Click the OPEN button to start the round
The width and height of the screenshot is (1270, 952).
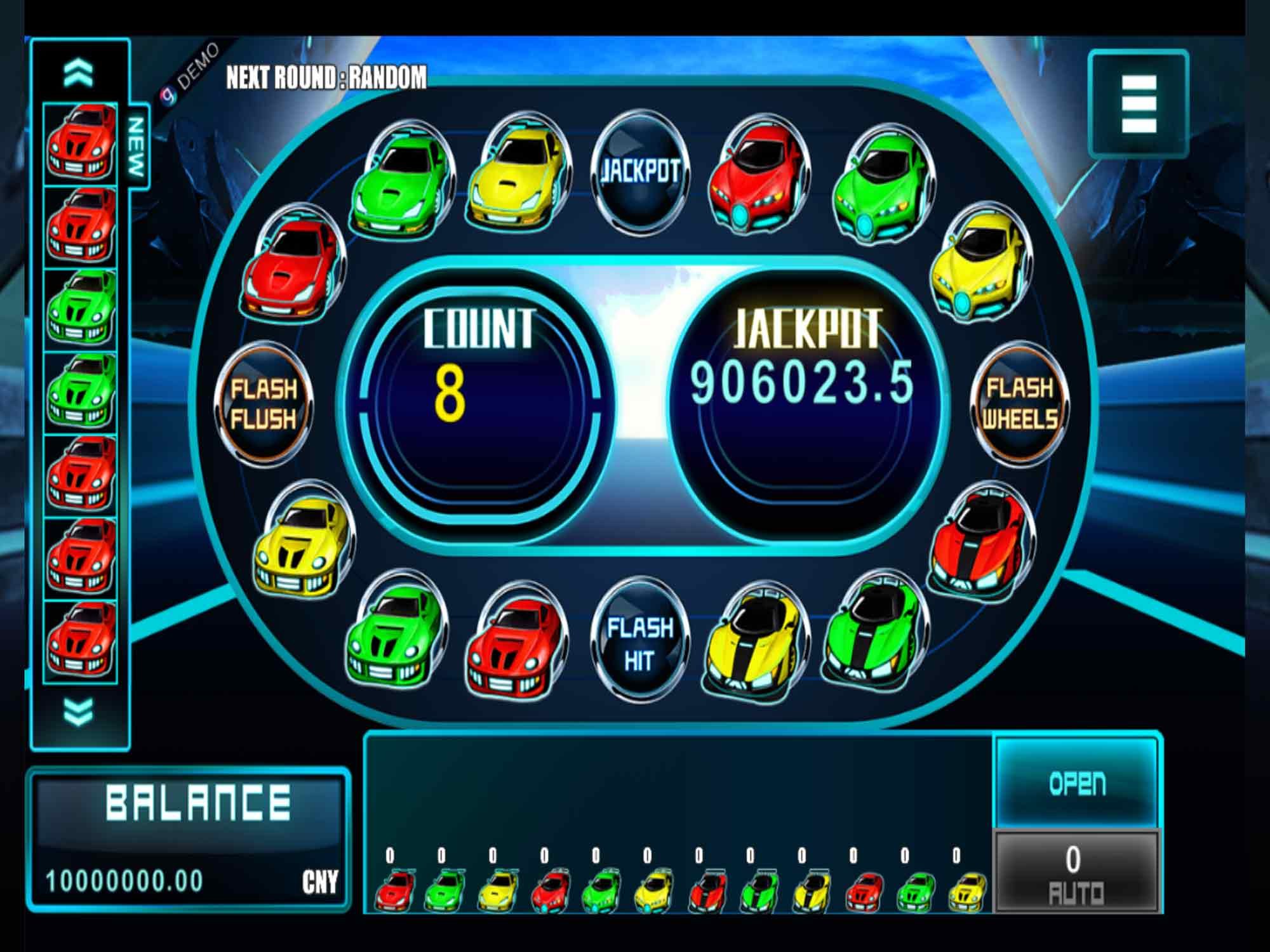[1077, 783]
